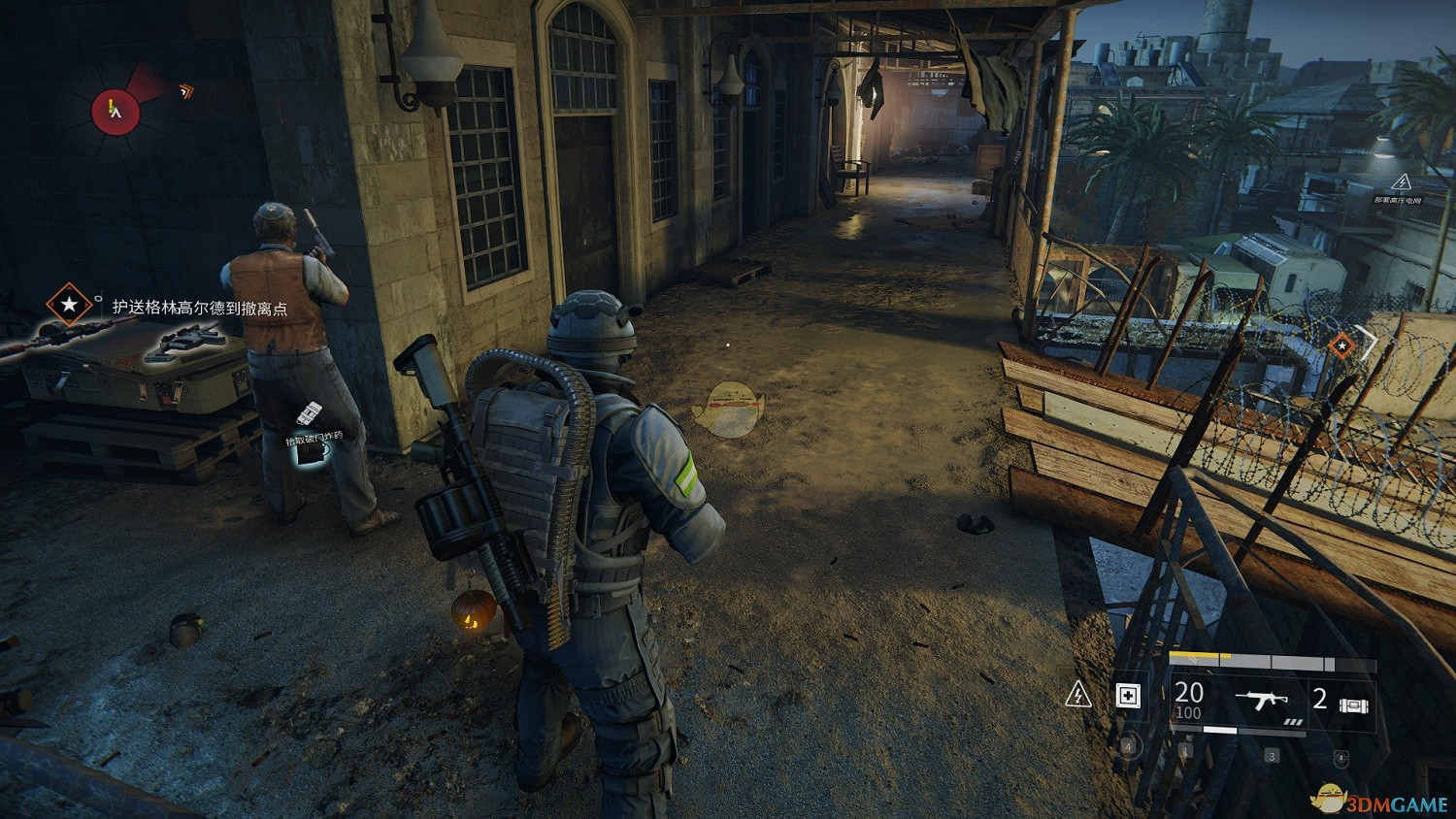Click the orange objective waypoint marker over barbed wire
The height and width of the screenshot is (819, 1456).
(1341, 344)
